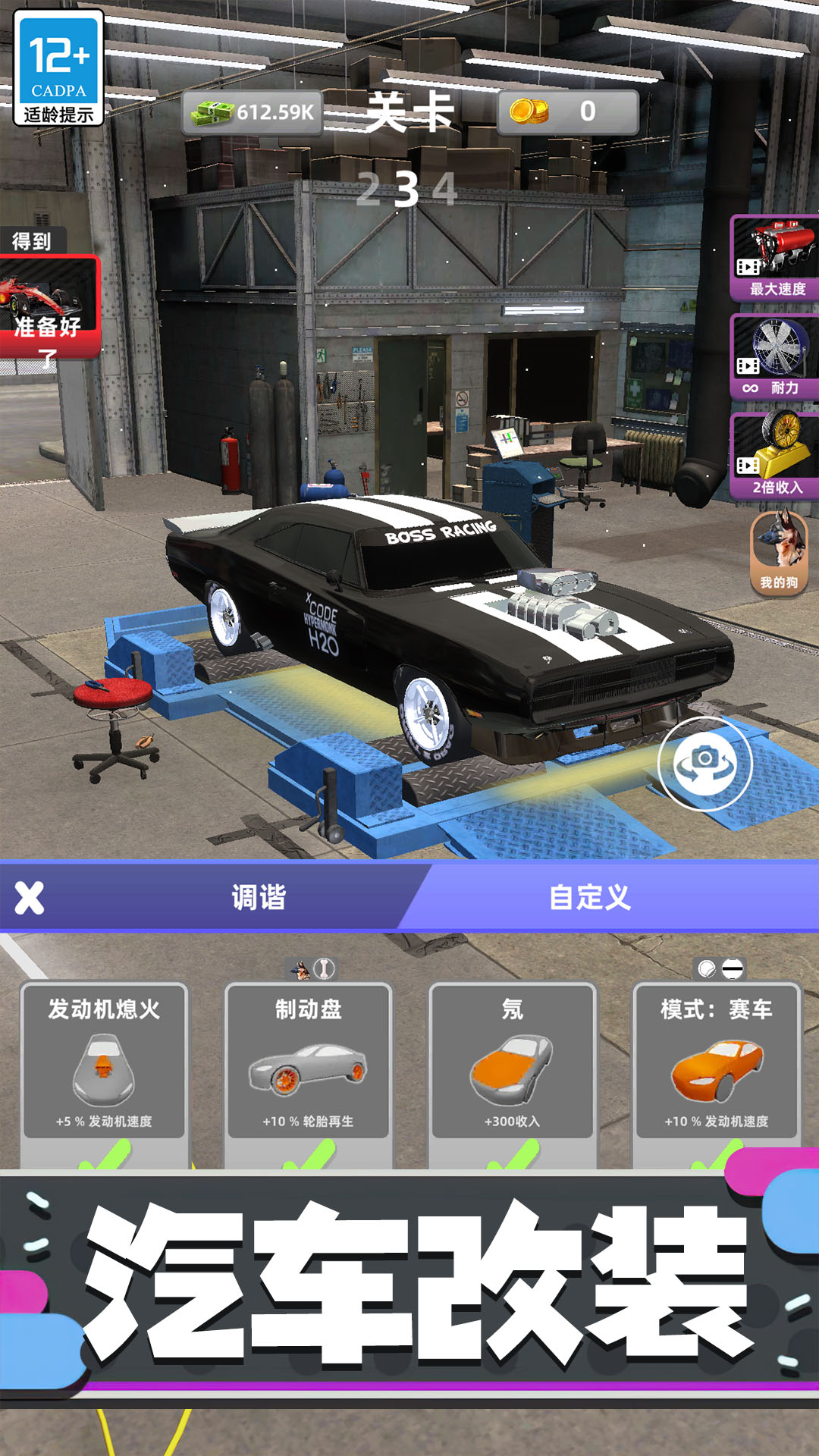Switch to the 调谐 tab

click(258, 898)
